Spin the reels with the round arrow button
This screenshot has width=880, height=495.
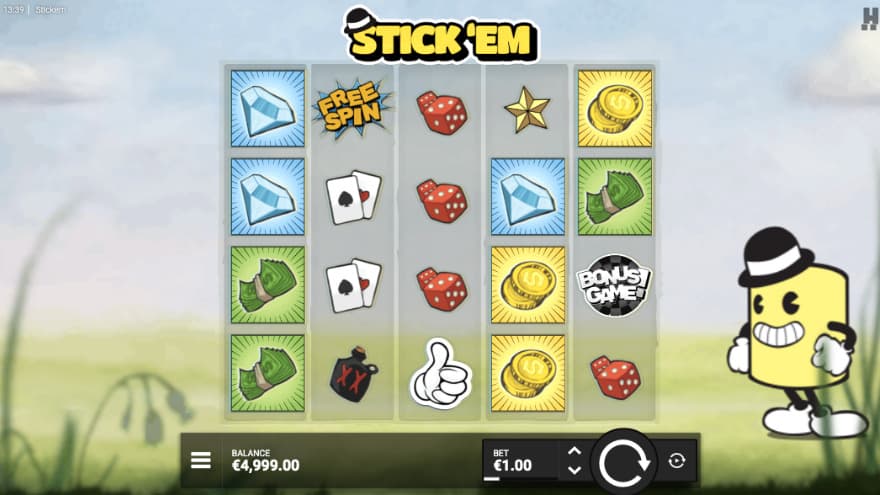[625, 461]
